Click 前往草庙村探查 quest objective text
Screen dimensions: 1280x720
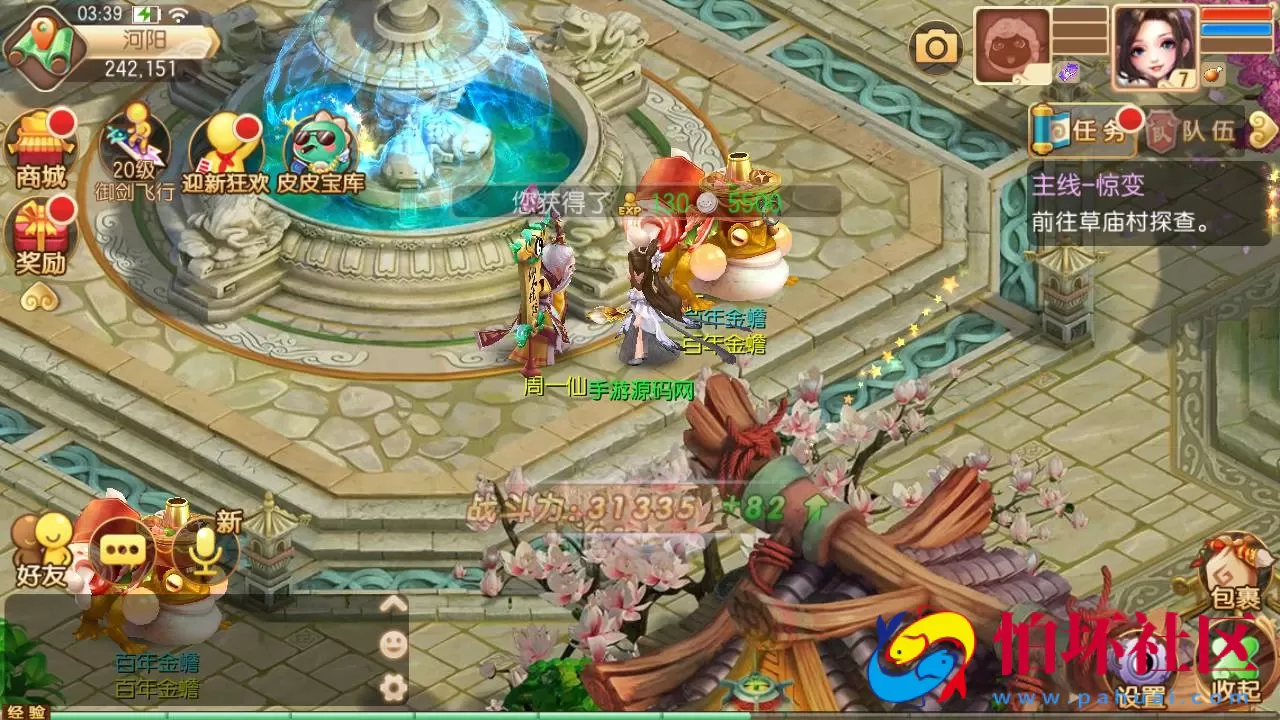(1120, 222)
